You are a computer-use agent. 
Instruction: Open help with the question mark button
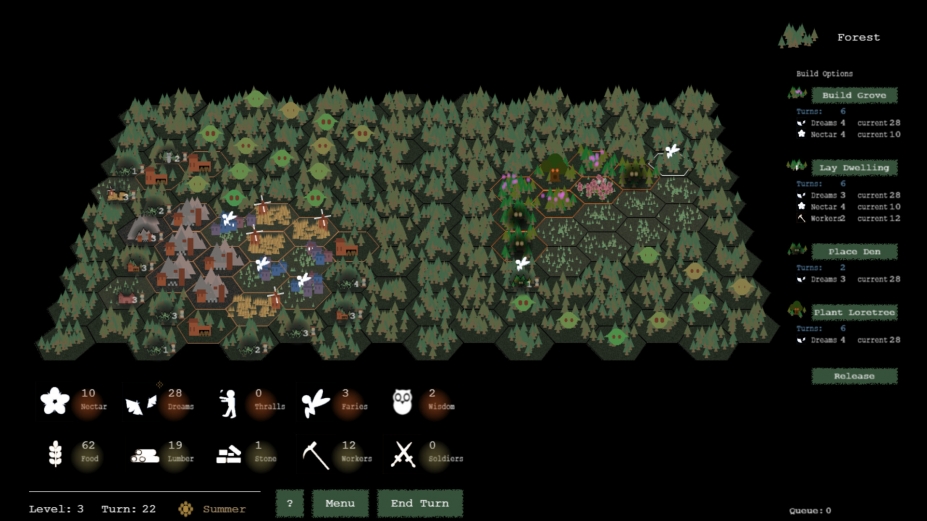click(x=289, y=503)
